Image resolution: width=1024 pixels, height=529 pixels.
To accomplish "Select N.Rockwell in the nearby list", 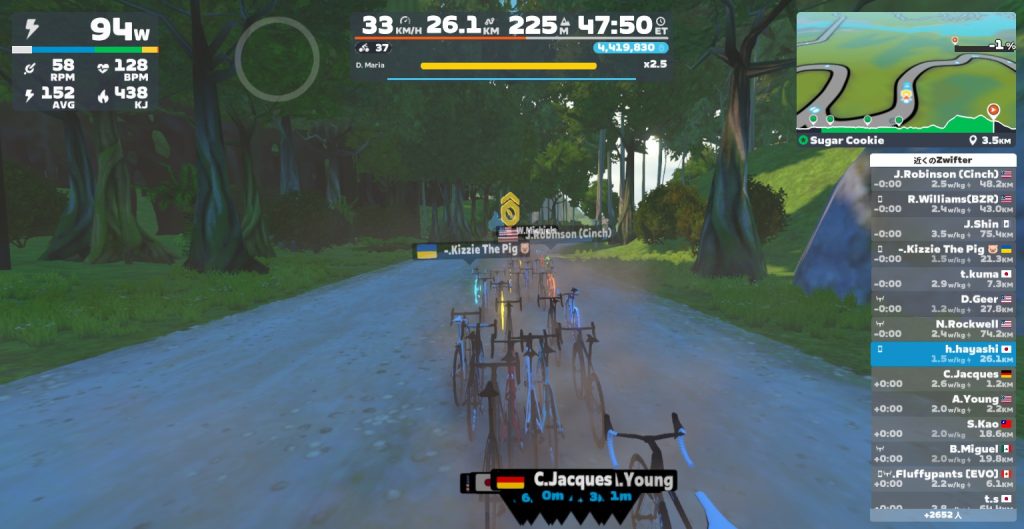I will point(943,329).
